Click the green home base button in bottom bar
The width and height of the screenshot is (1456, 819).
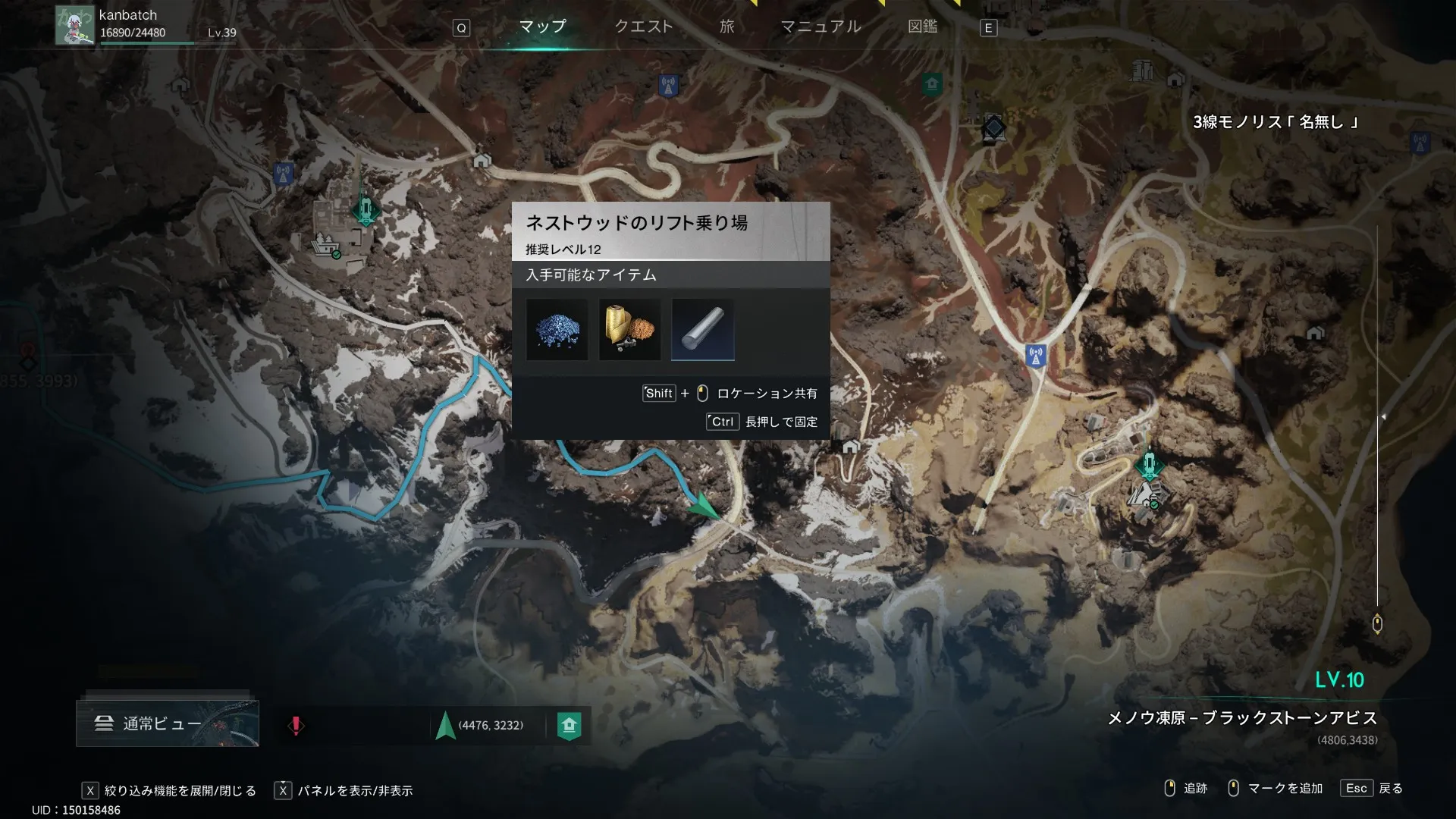[x=570, y=726]
